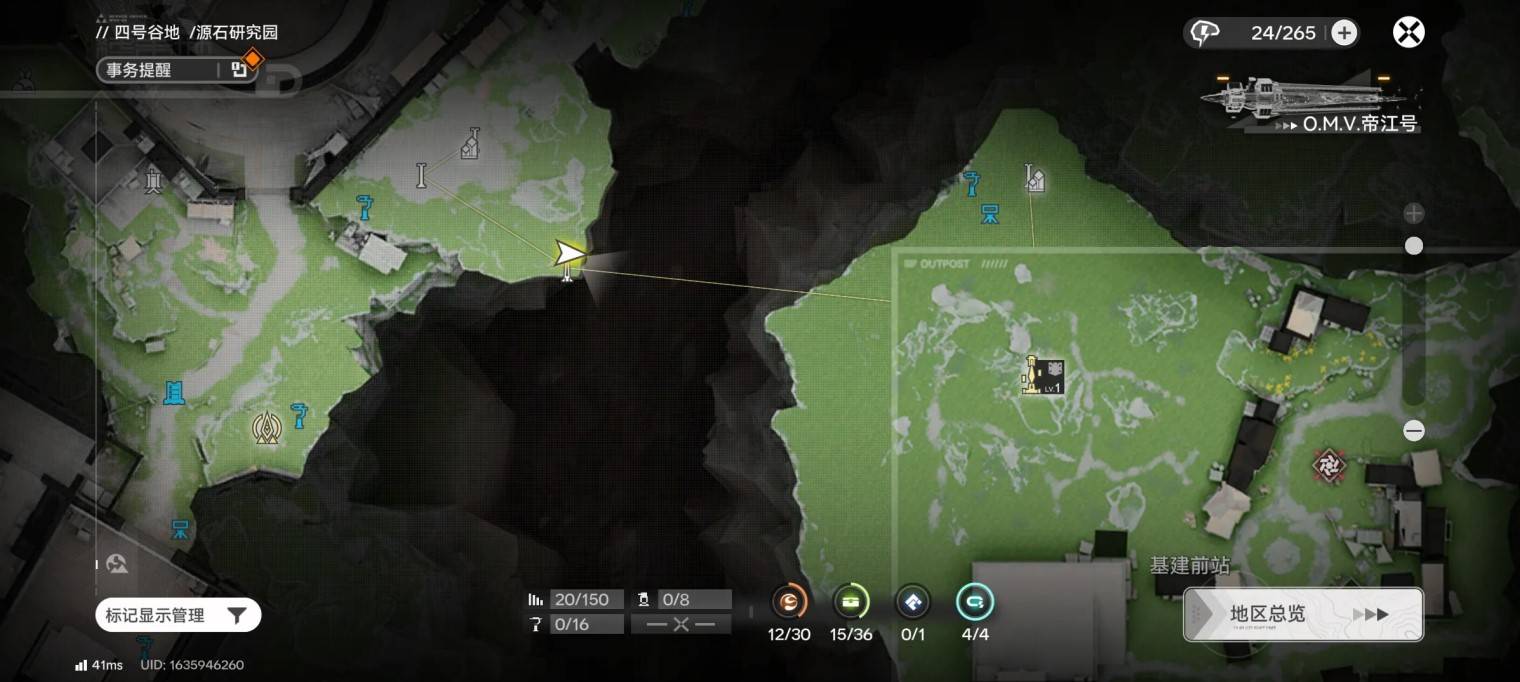This screenshot has width=1520, height=682.
Task: Open 标记显示管理 marker filter
Action: point(178,615)
